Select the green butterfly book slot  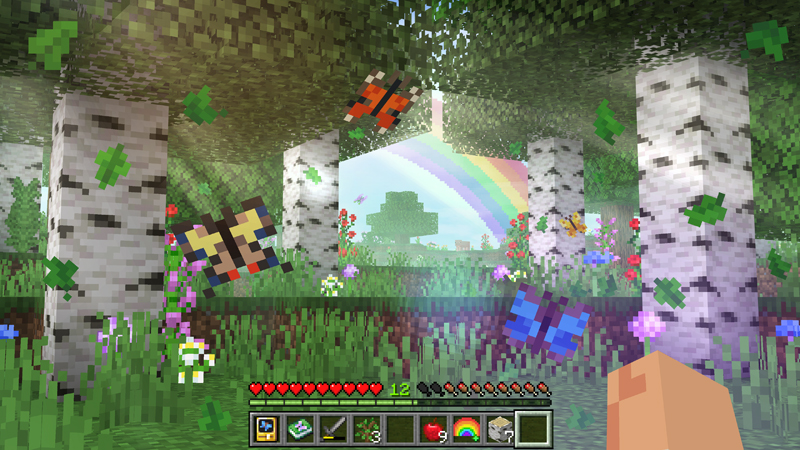[x=299, y=429]
